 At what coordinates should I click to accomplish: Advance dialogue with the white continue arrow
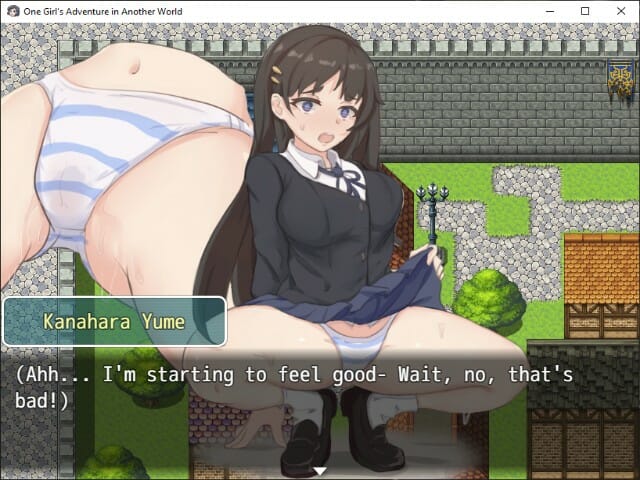[320, 470]
